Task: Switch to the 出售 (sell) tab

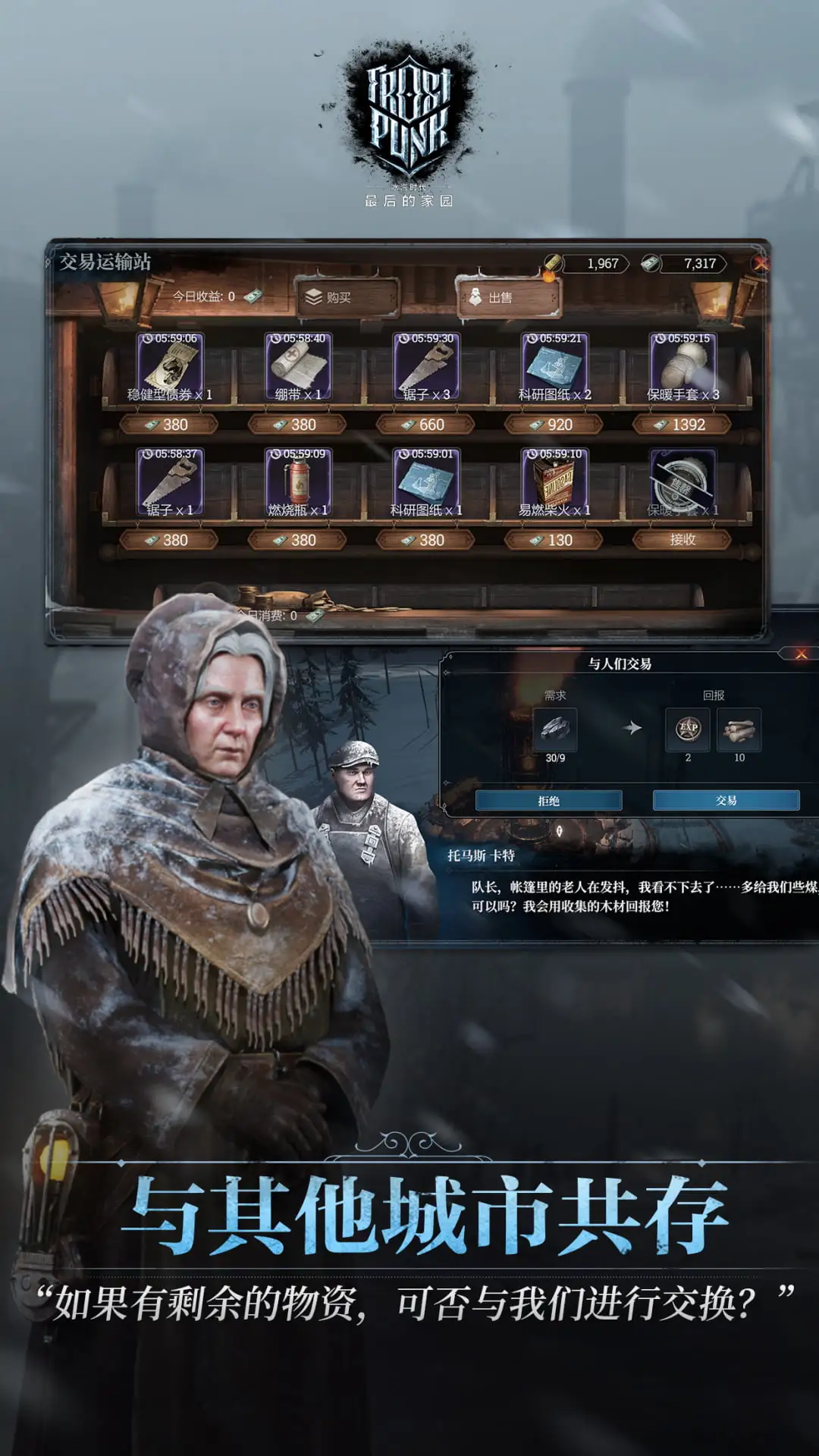Action: point(507,298)
